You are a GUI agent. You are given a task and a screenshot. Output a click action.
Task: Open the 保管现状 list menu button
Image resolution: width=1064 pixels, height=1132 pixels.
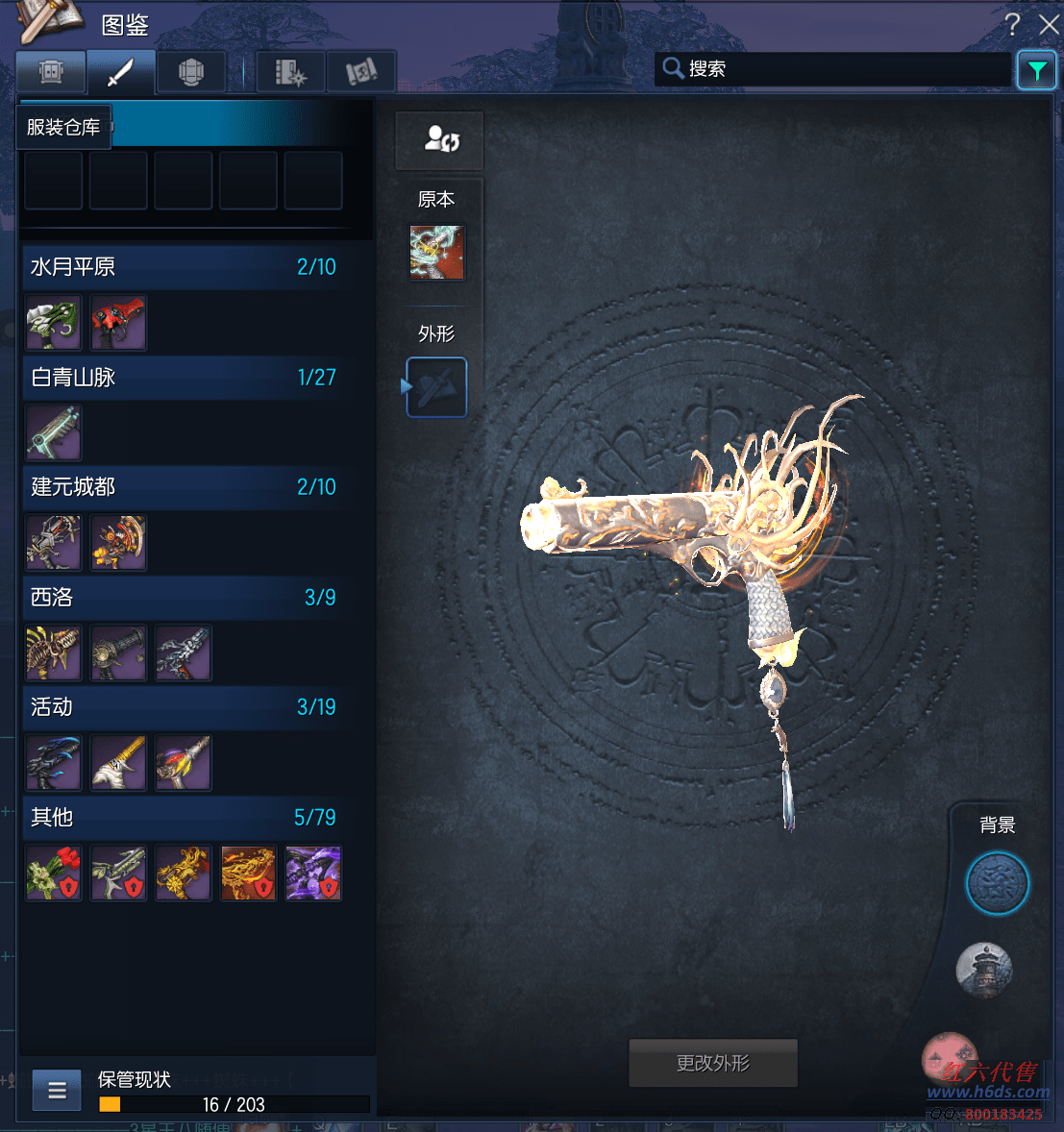57,1091
